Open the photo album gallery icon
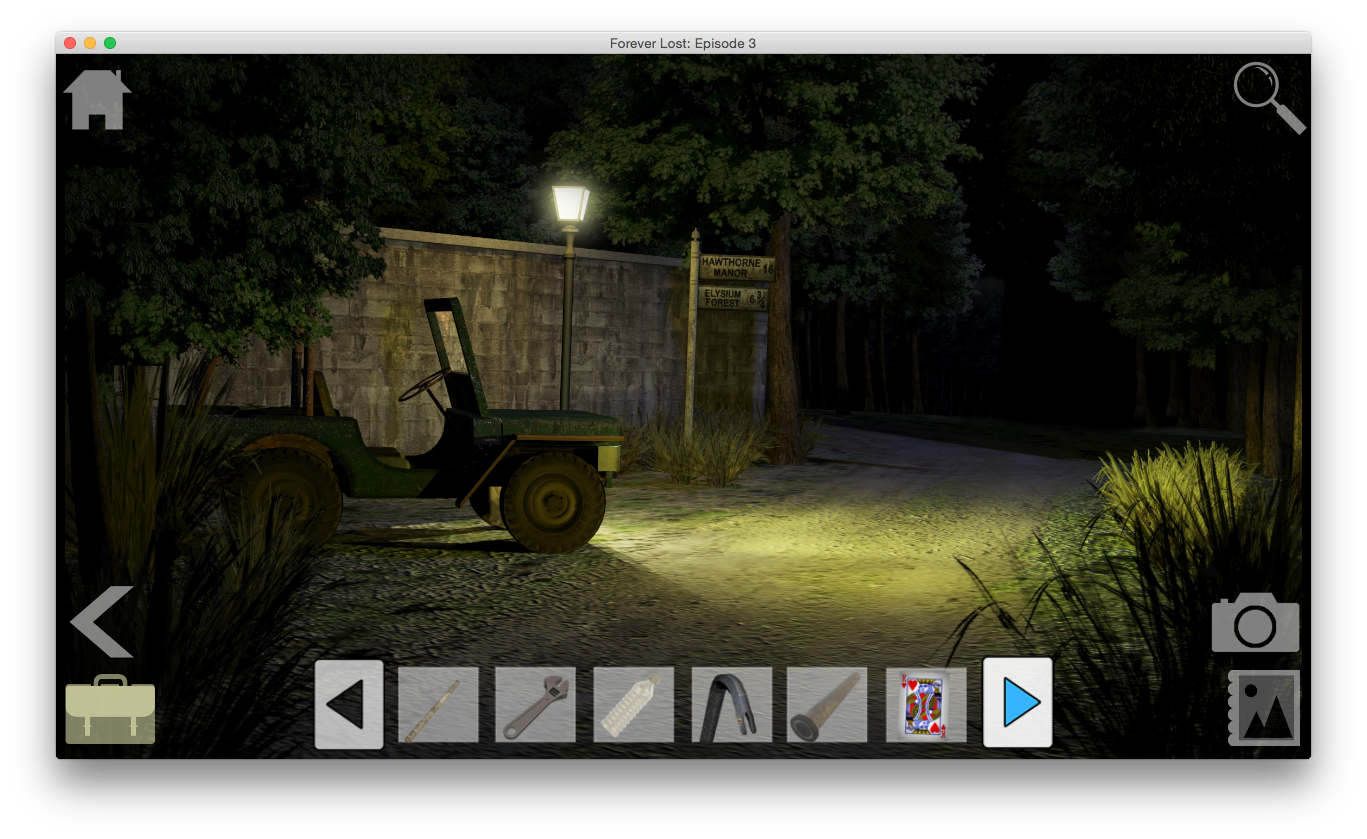 (x=1264, y=708)
